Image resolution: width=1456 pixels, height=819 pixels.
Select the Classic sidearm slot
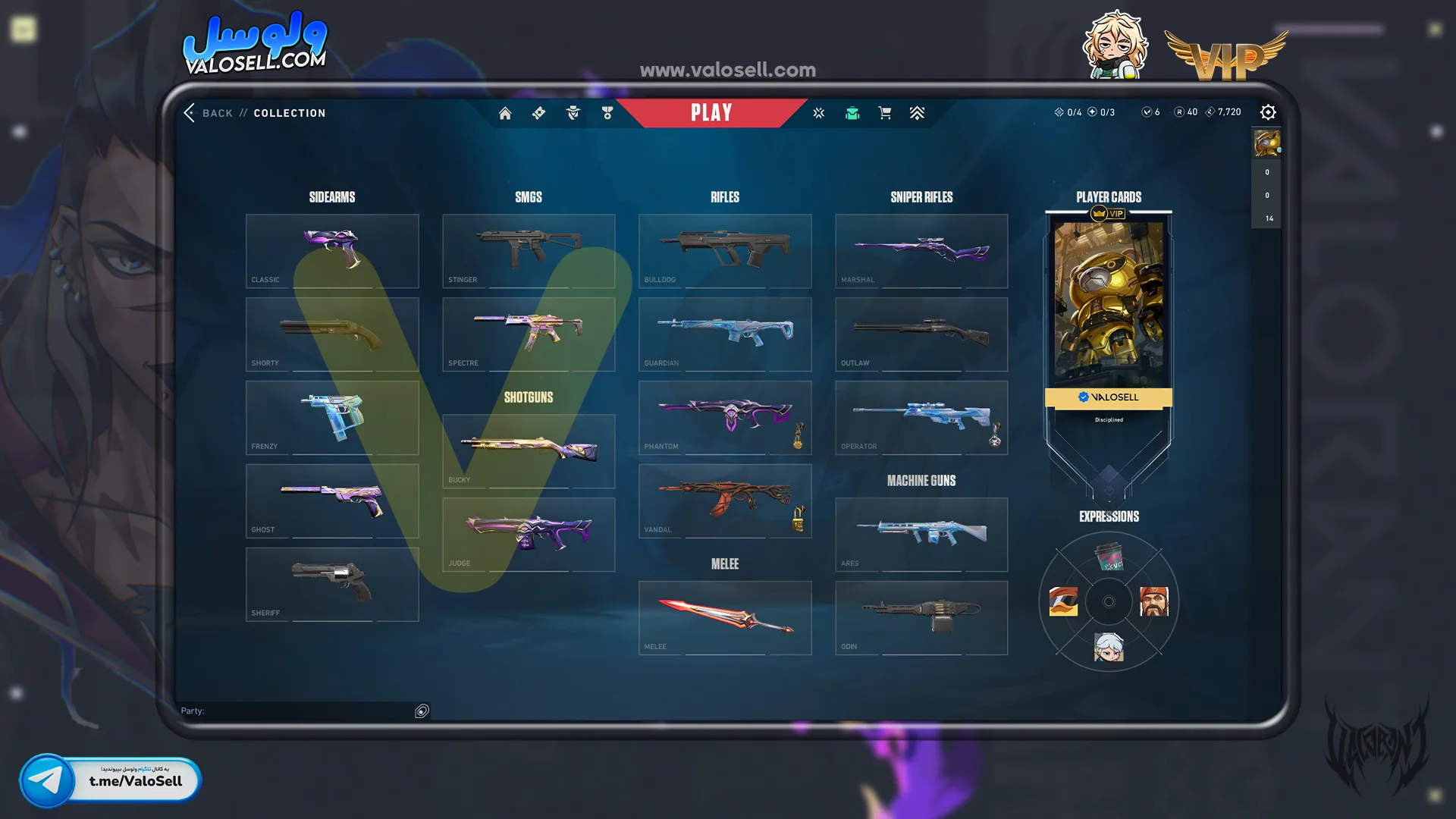332,251
